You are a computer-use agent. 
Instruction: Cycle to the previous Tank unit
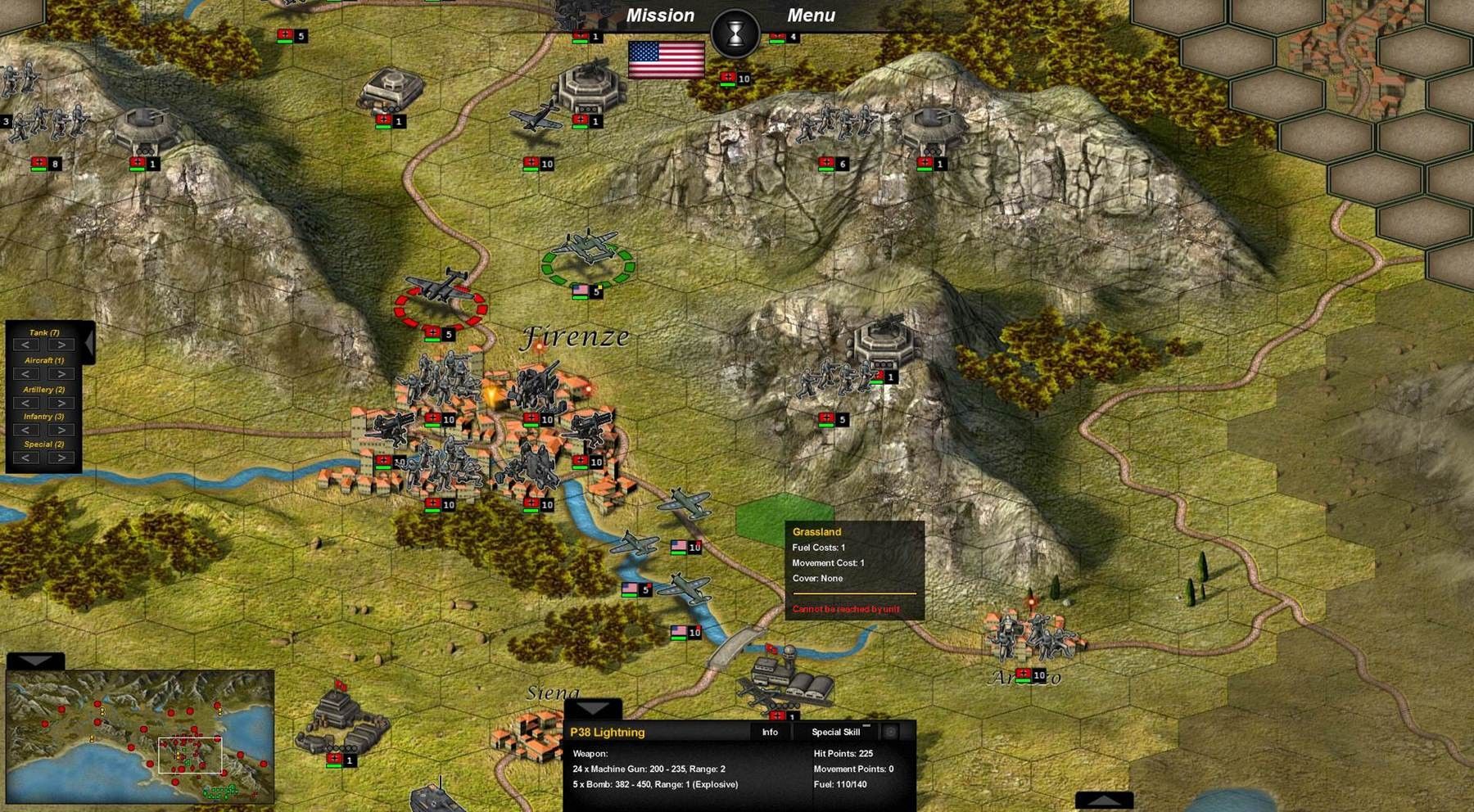coord(27,345)
